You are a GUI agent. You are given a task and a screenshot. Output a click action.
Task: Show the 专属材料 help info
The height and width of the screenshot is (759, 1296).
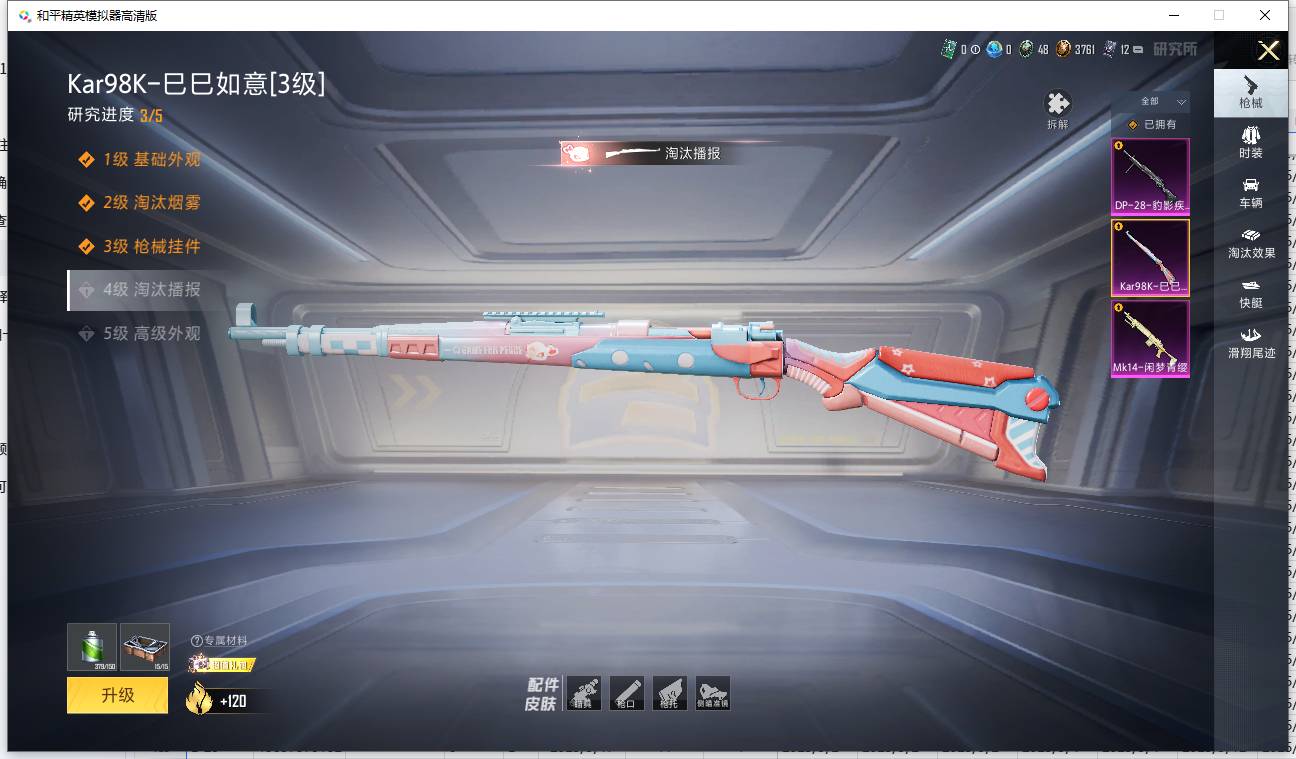pyautogui.click(x=197, y=641)
